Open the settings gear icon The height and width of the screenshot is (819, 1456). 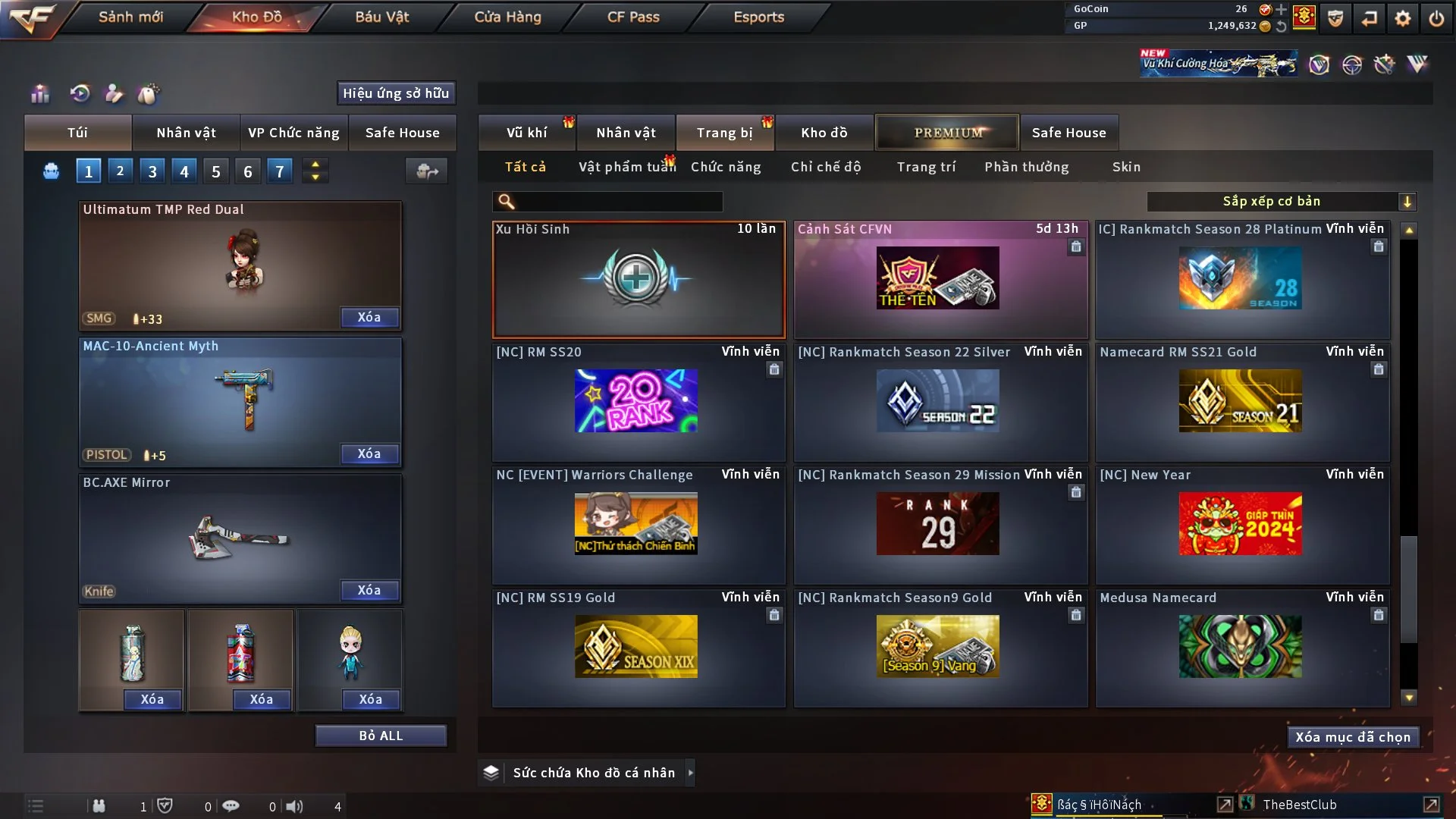point(1402,19)
